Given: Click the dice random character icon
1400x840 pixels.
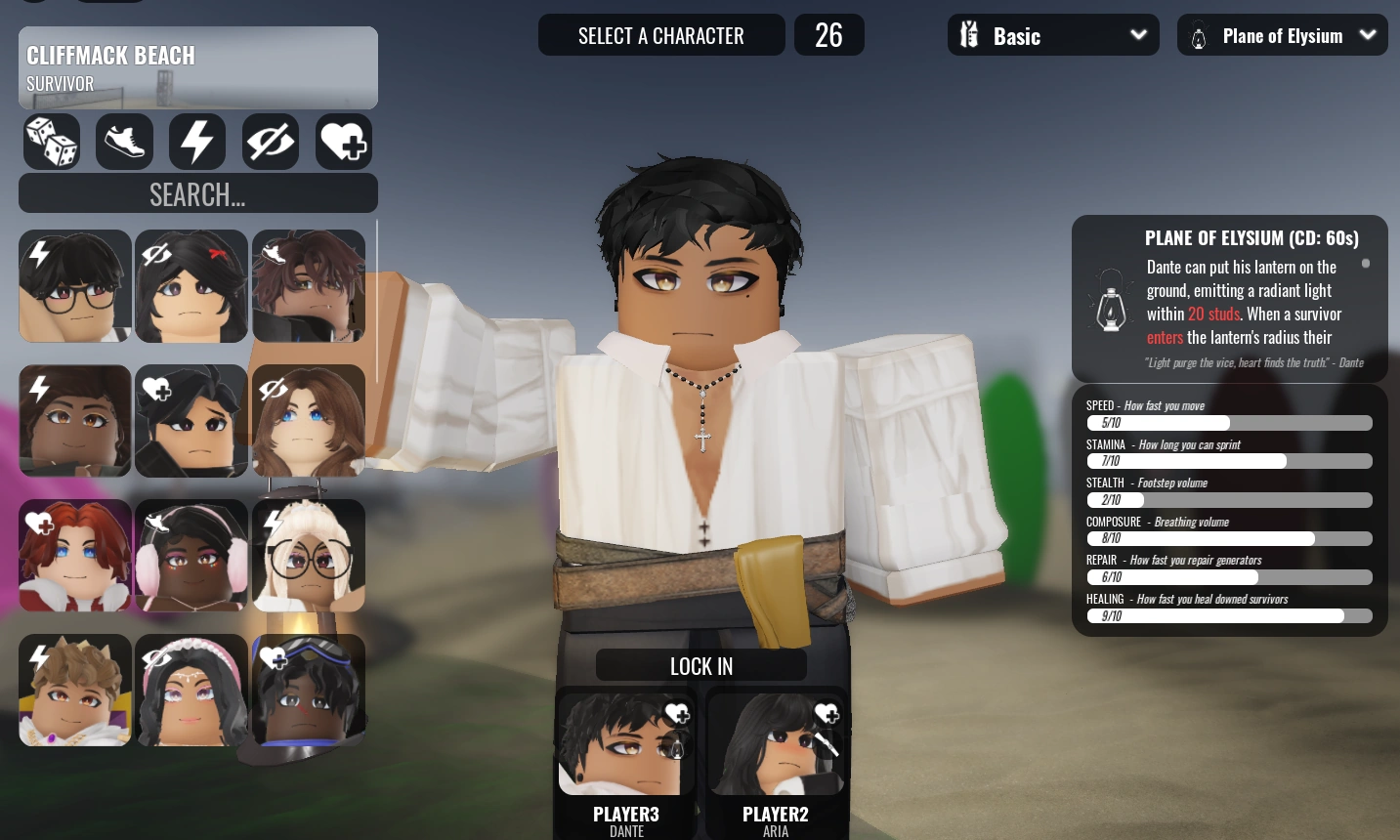Looking at the screenshot, I should [x=51, y=142].
